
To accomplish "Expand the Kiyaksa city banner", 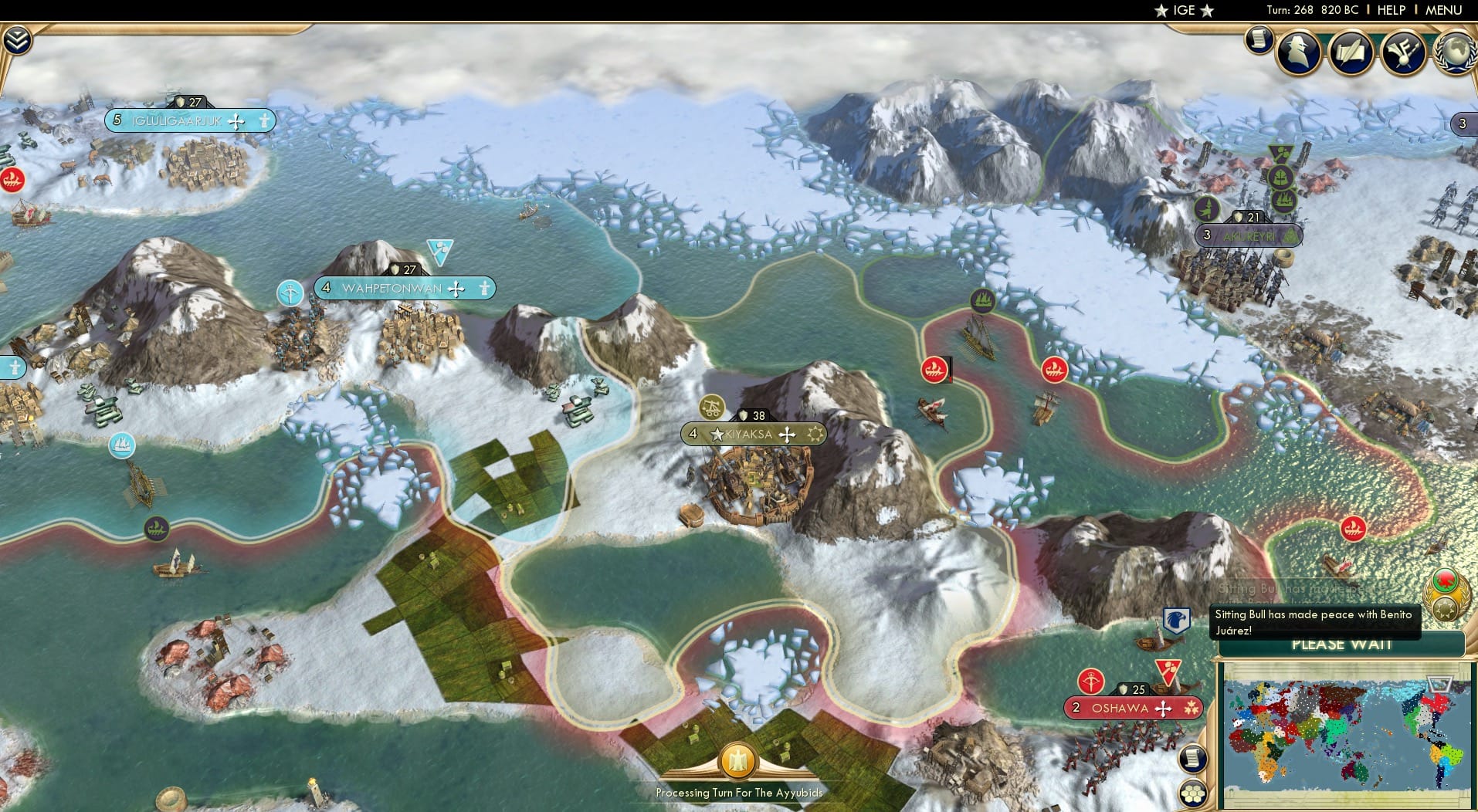I will 751,434.
